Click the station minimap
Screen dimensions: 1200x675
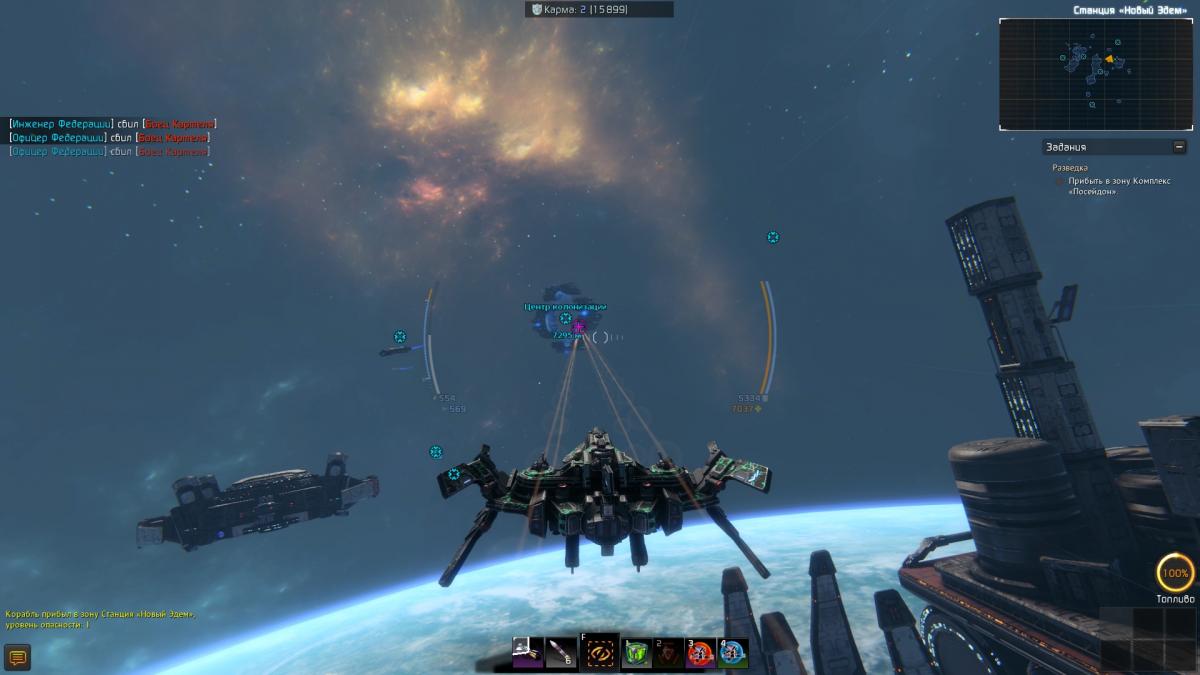1098,74
